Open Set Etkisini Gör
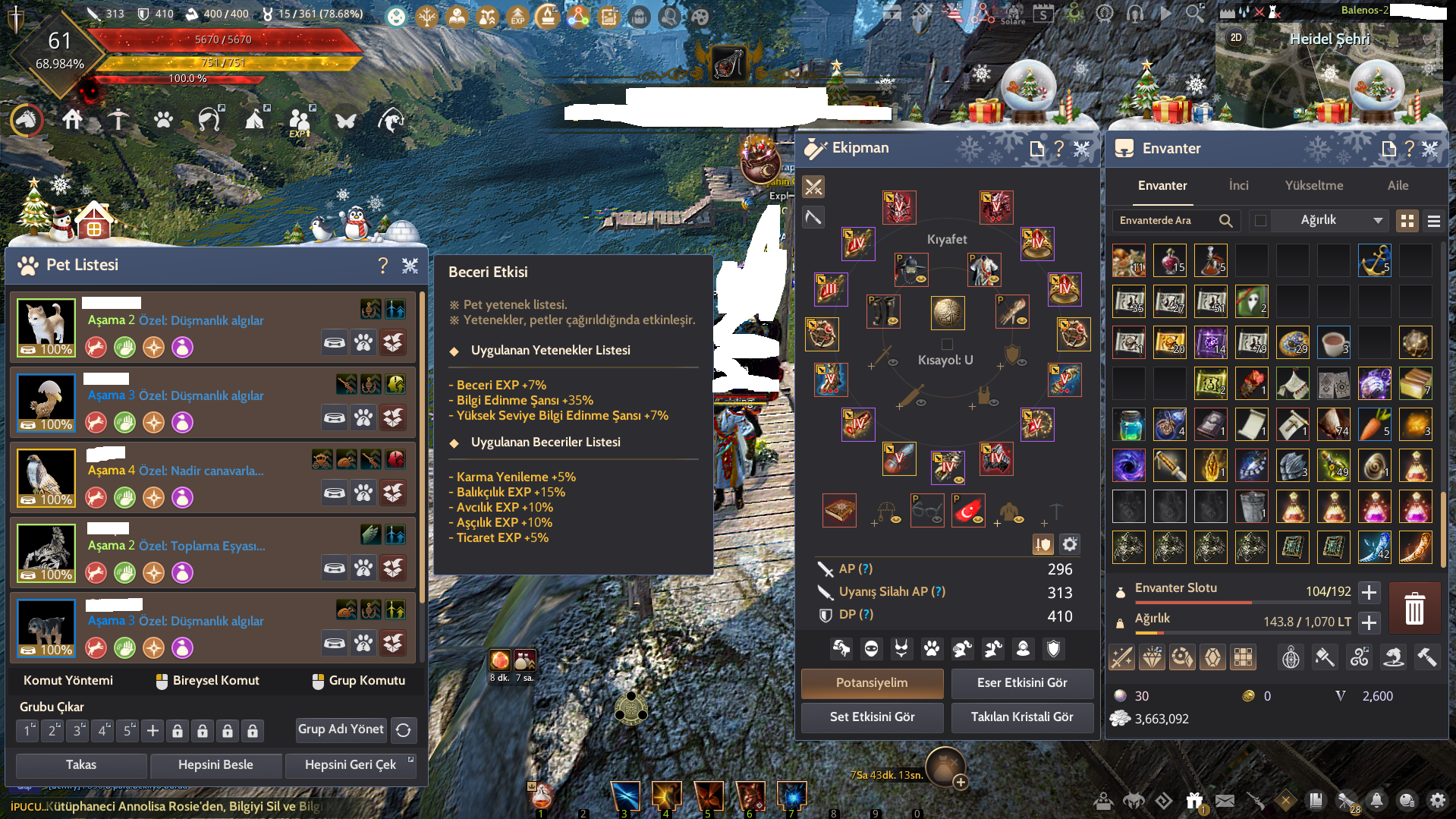This screenshot has height=819, width=1456. 872,717
